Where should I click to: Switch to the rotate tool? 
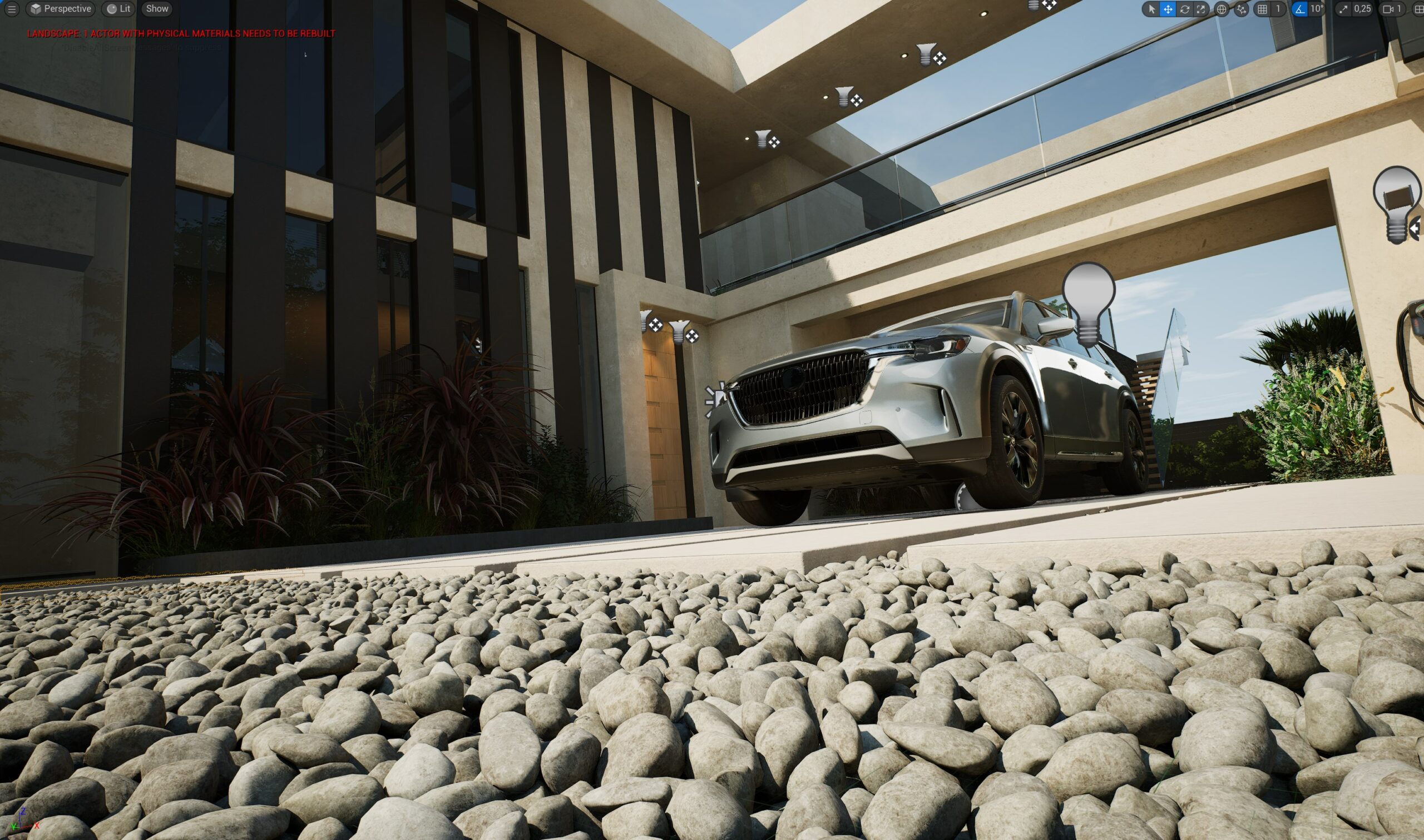click(x=1184, y=9)
